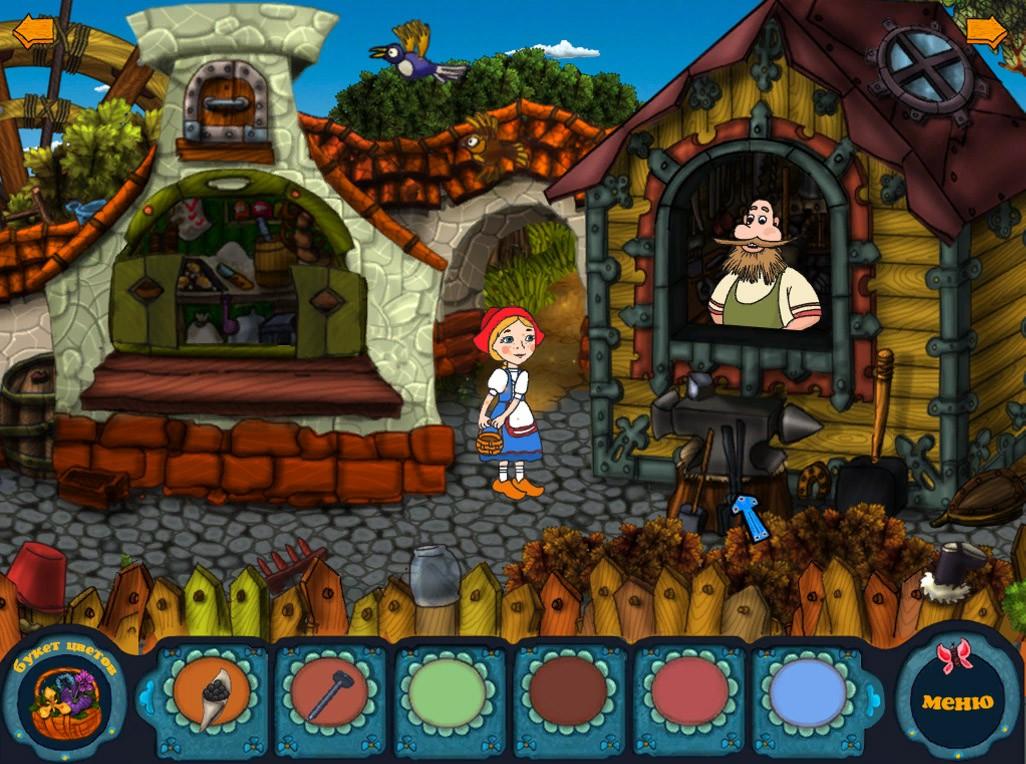Select the hammer inventory slot

(x=330, y=692)
